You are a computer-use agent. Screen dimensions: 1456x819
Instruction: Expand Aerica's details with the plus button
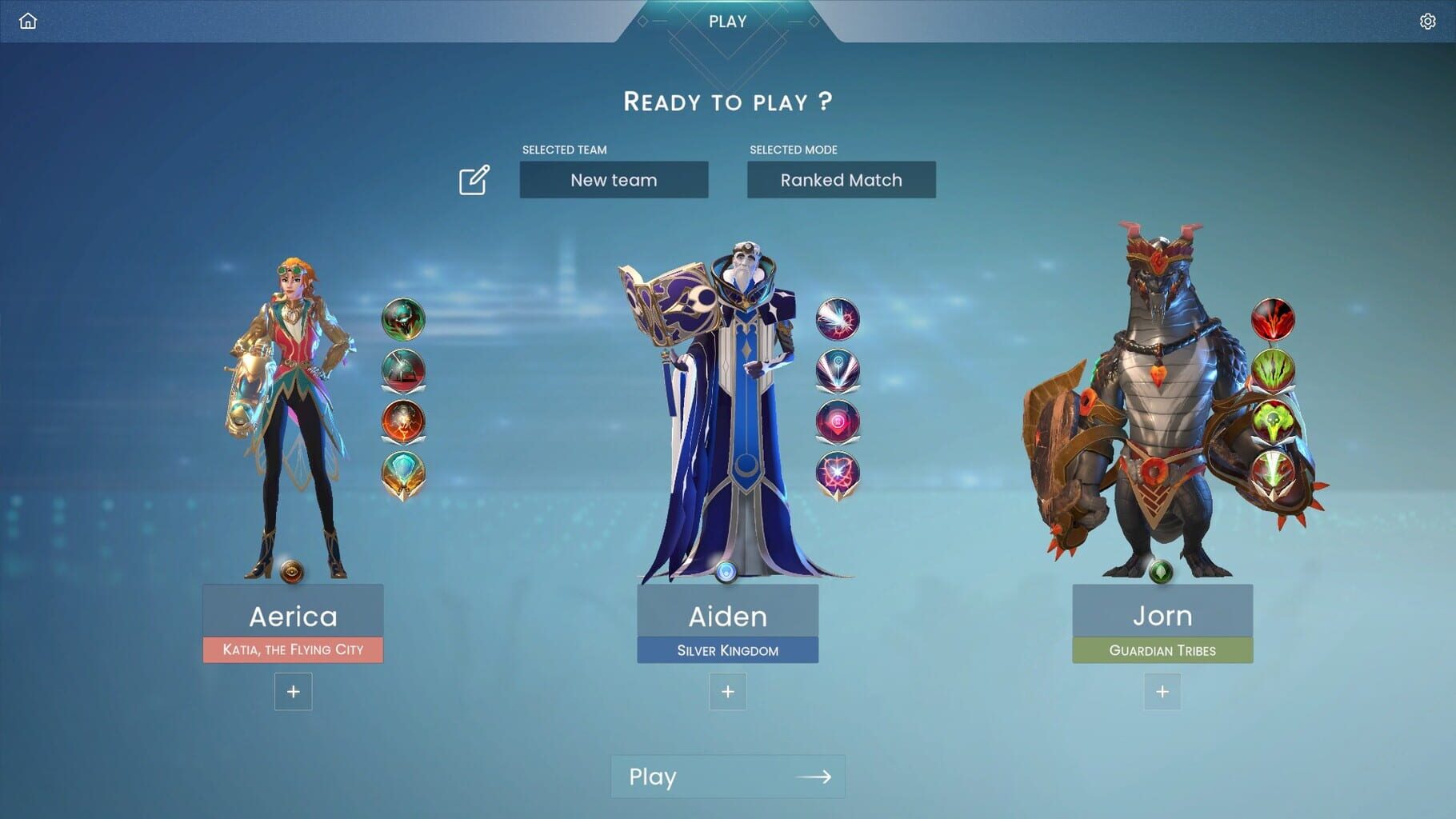point(293,691)
